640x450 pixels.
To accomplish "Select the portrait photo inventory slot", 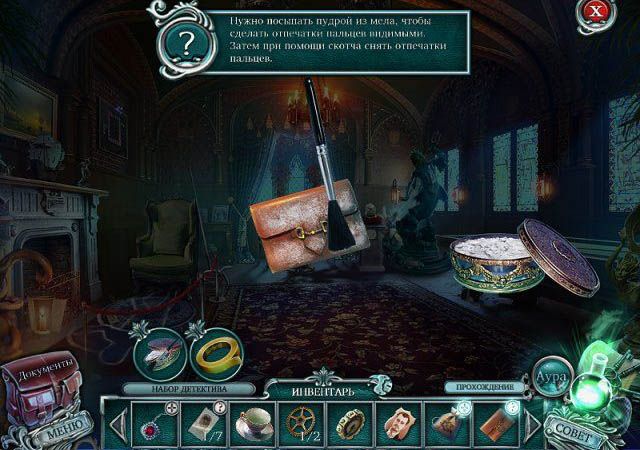I will click(400, 423).
